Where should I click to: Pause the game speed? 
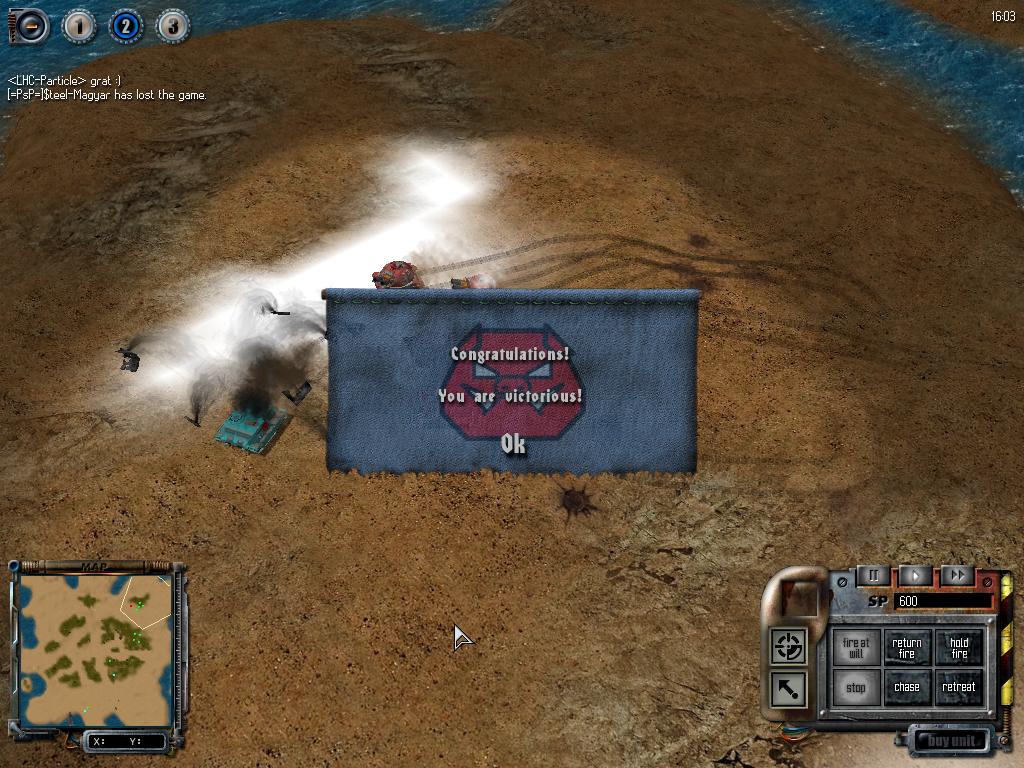point(873,575)
